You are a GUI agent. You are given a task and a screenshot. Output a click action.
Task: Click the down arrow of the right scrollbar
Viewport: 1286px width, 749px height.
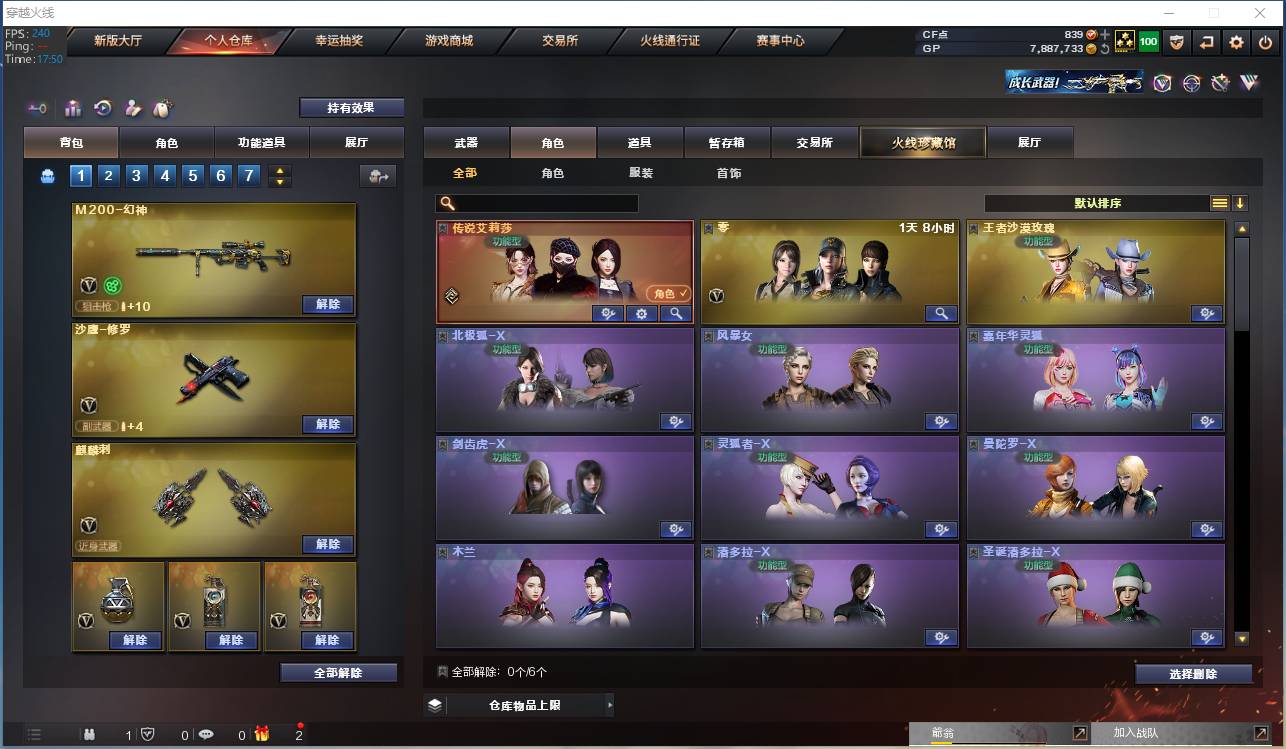coord(1242,638)
